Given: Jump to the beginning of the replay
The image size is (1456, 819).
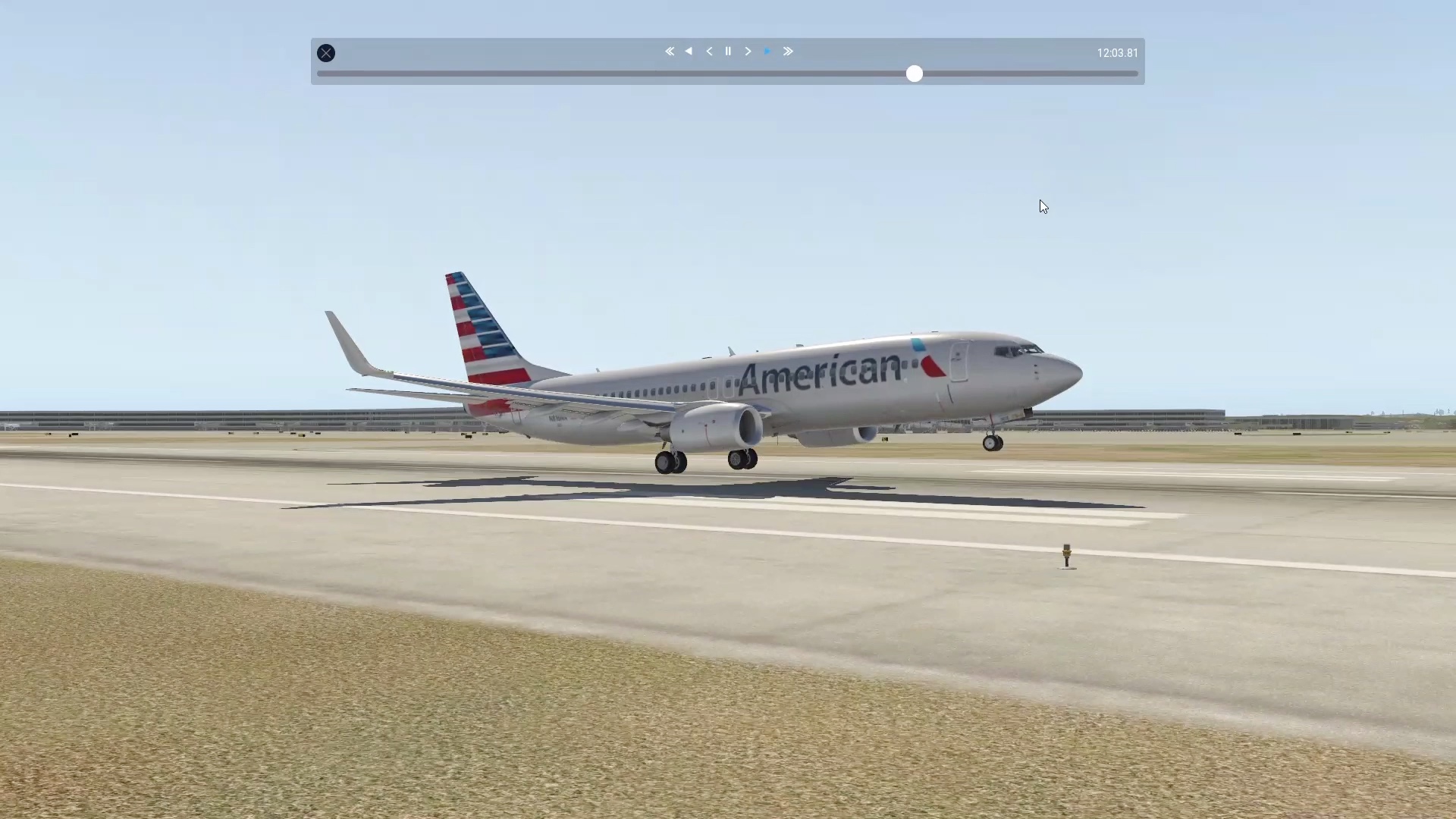Looking at the screenshot, I should (x=670, y=51).
